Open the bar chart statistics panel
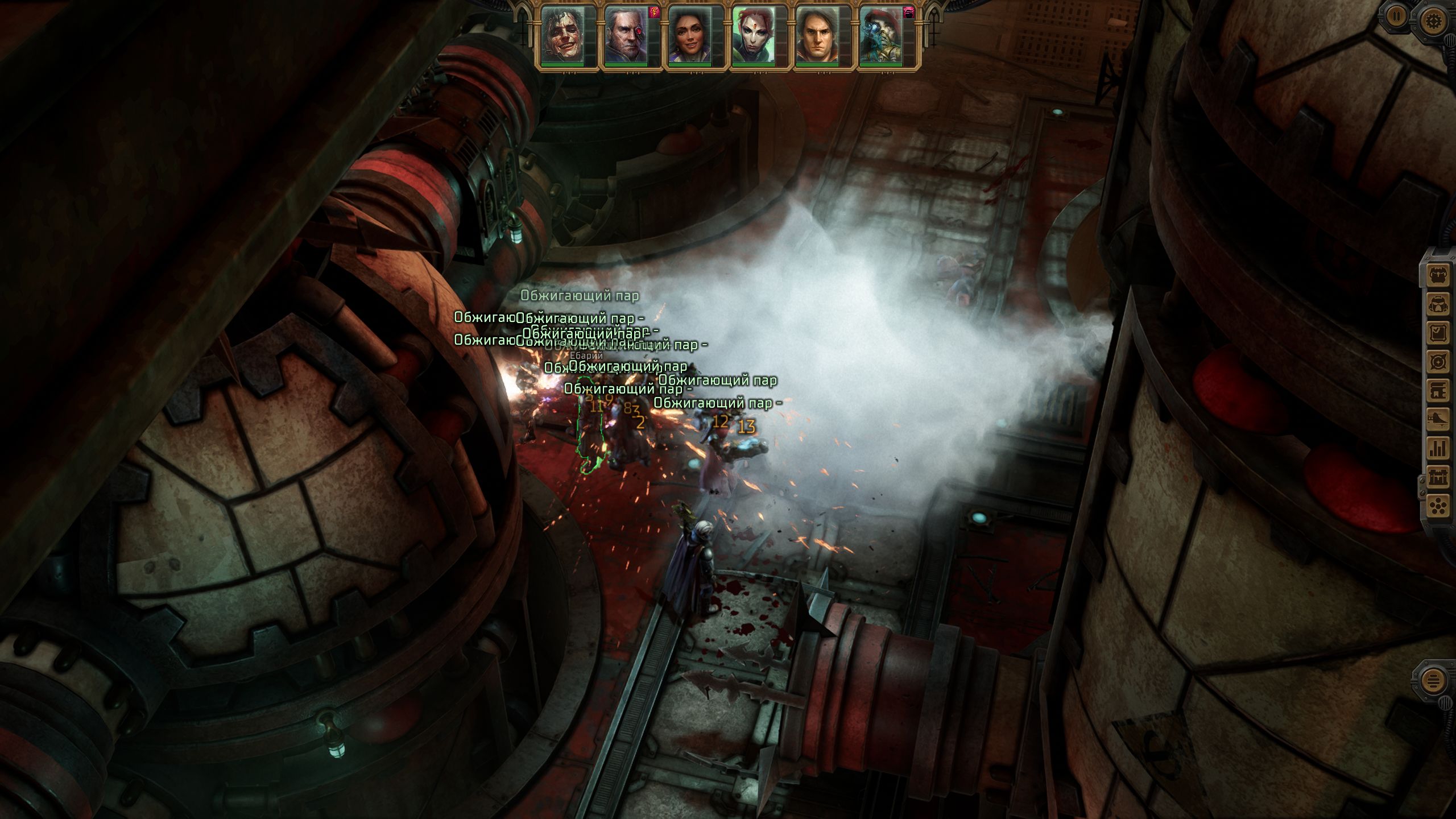The height and width of the screenshot is (819, 1456). coord(1438,448)
